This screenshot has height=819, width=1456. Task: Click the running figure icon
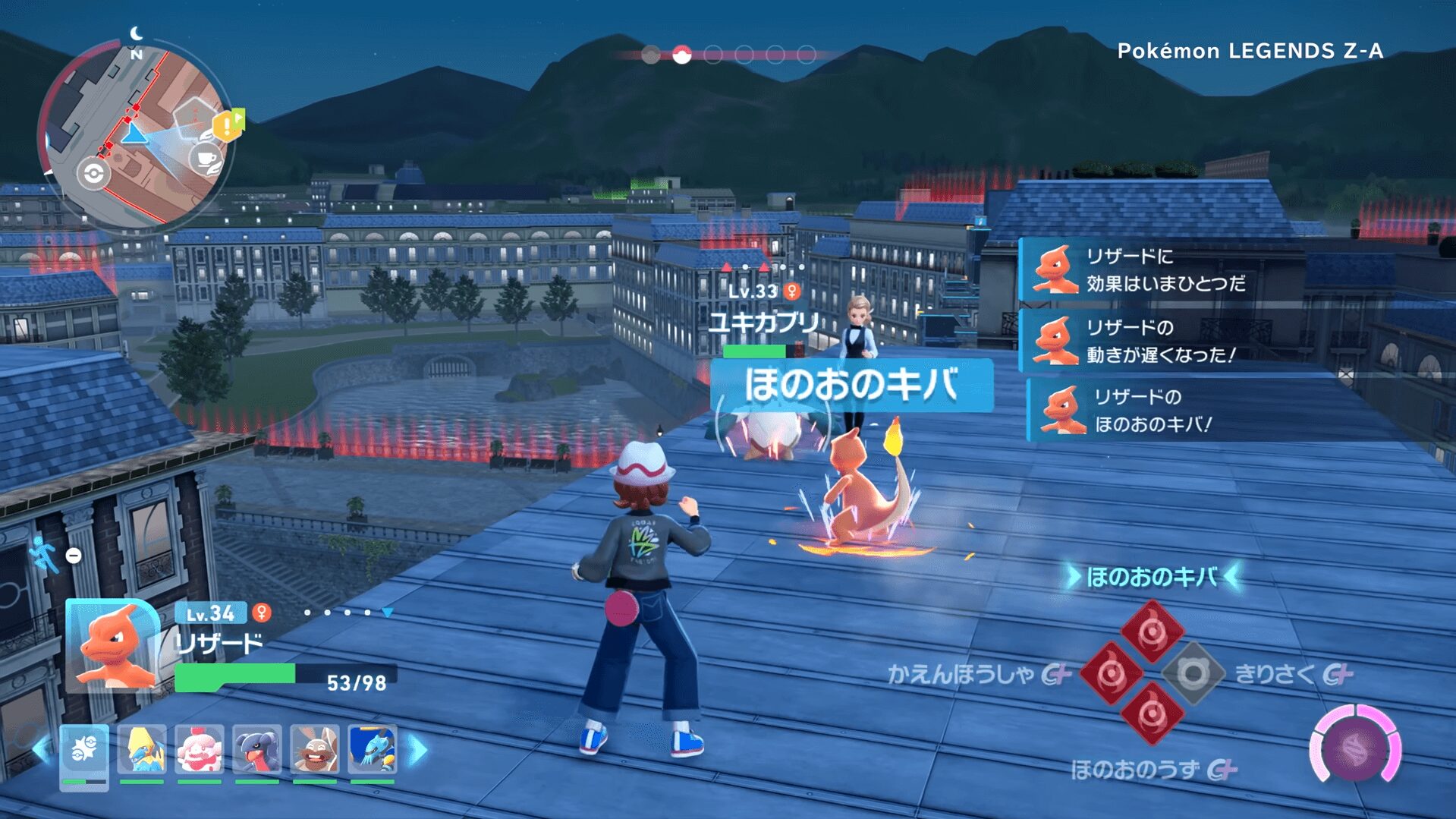coord(44,555)
